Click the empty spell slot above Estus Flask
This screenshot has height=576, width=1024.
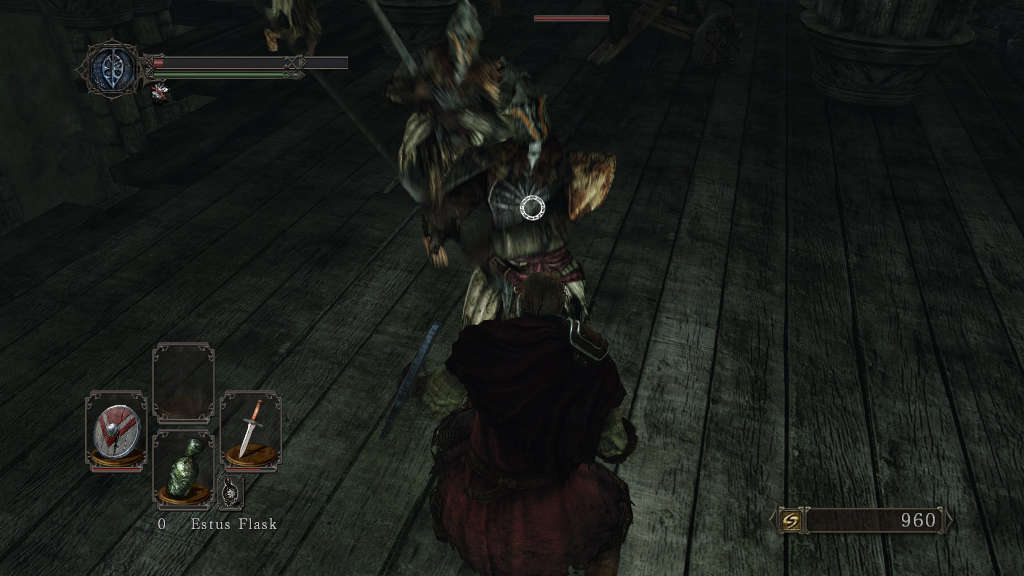coord(183,383)
